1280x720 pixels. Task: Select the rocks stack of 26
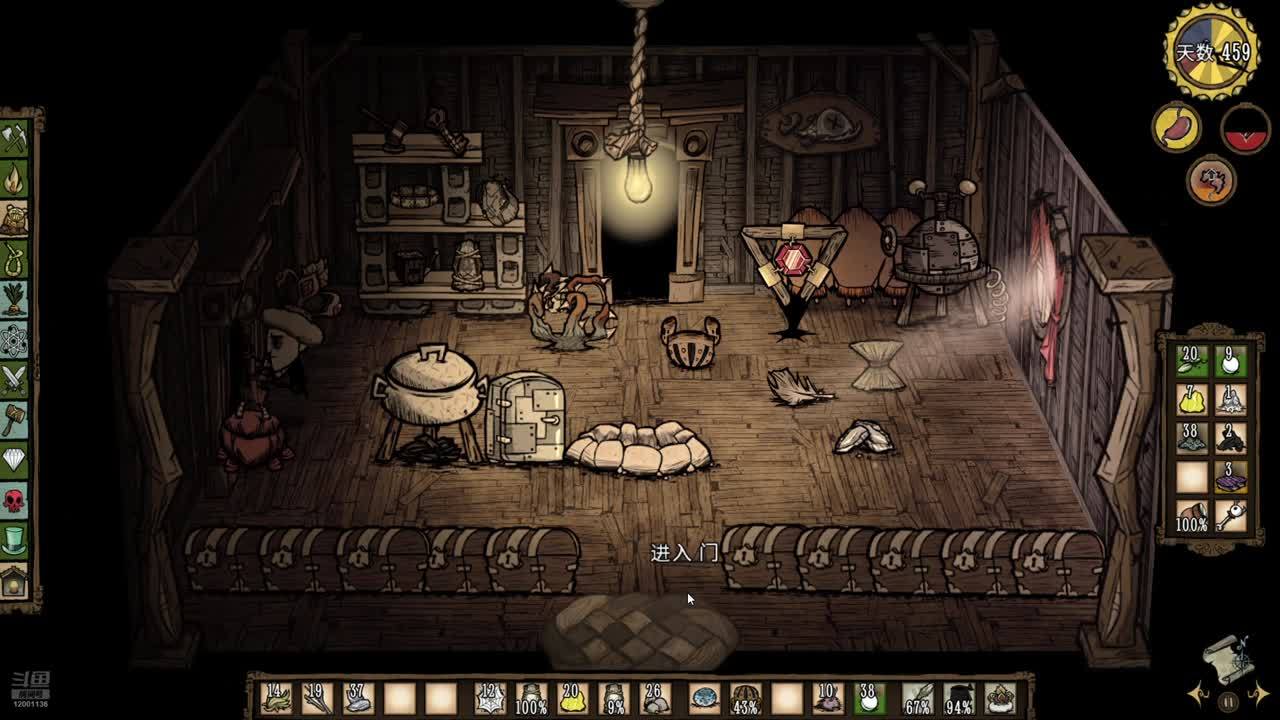point(656,699)
